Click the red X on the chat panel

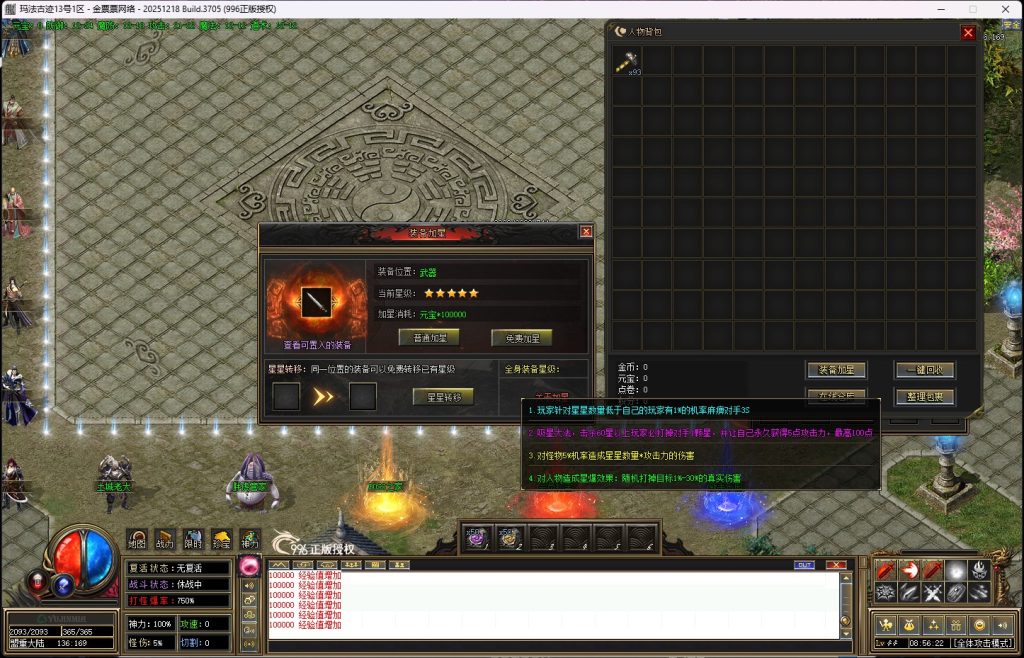click(x=836, y=565)
